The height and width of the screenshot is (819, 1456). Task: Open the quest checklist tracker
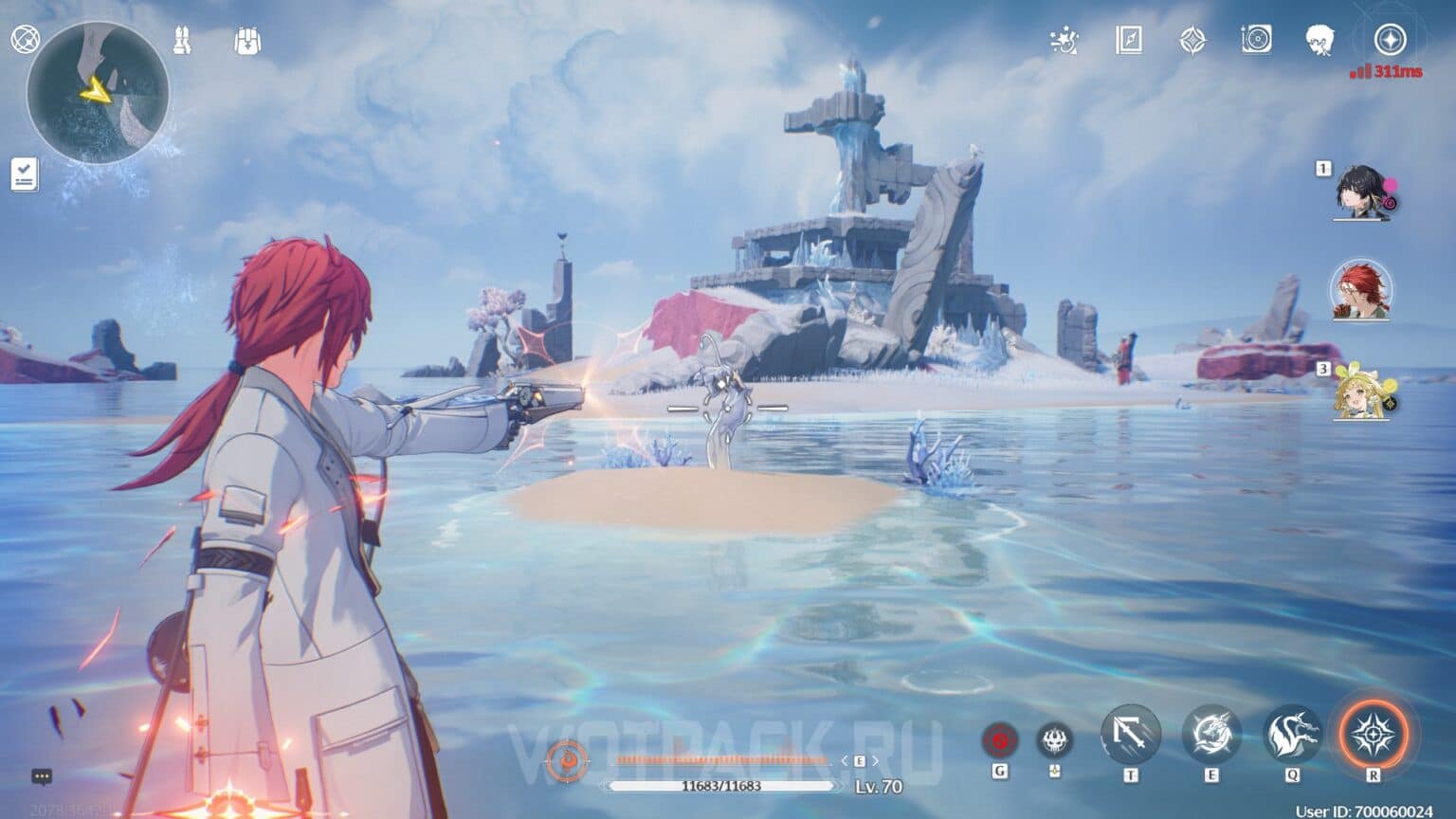tap(24, 175)
